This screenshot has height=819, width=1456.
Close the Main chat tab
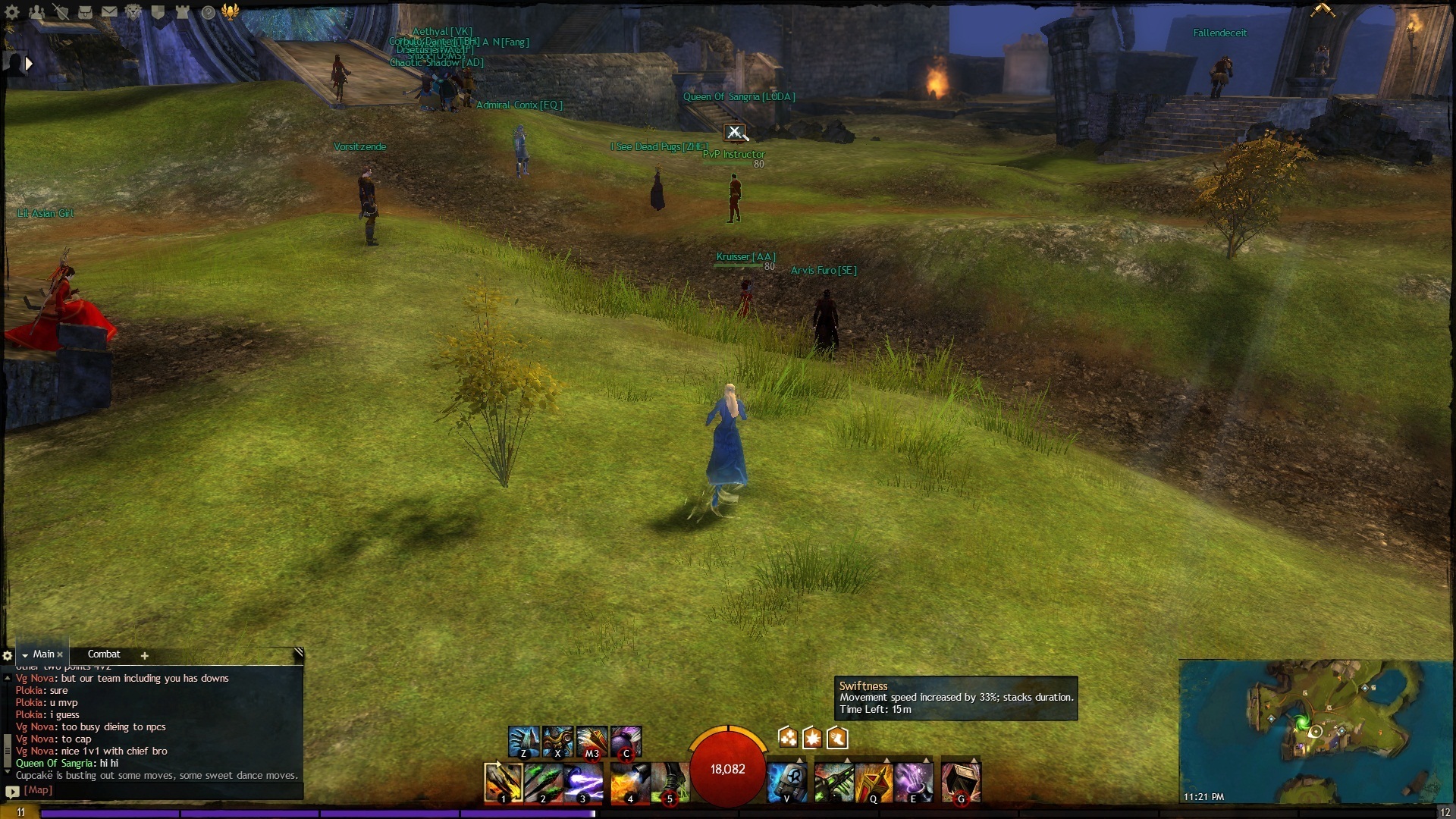(x=60, y=655)
